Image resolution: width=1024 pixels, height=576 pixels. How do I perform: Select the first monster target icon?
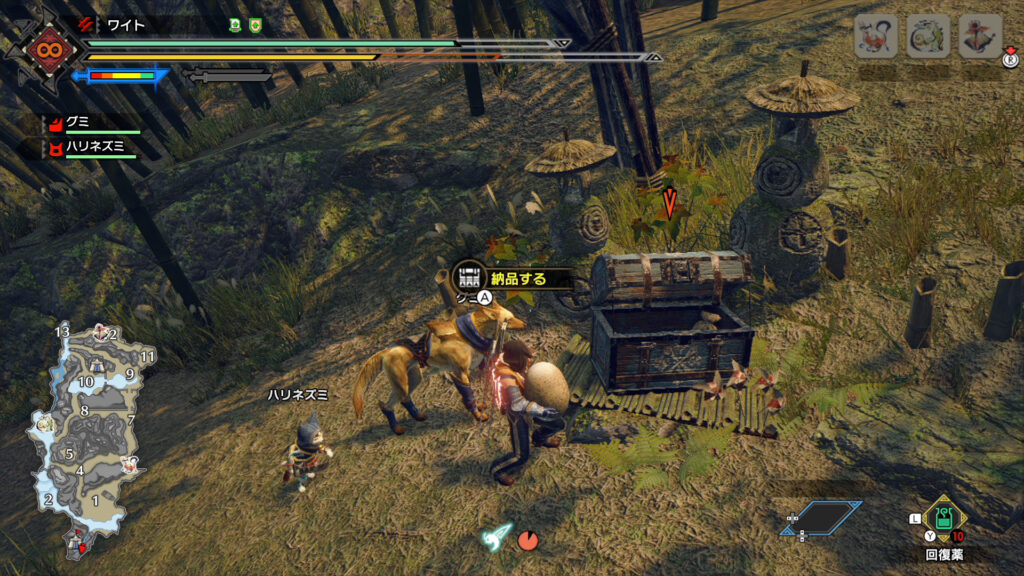(x=874, y=37)
